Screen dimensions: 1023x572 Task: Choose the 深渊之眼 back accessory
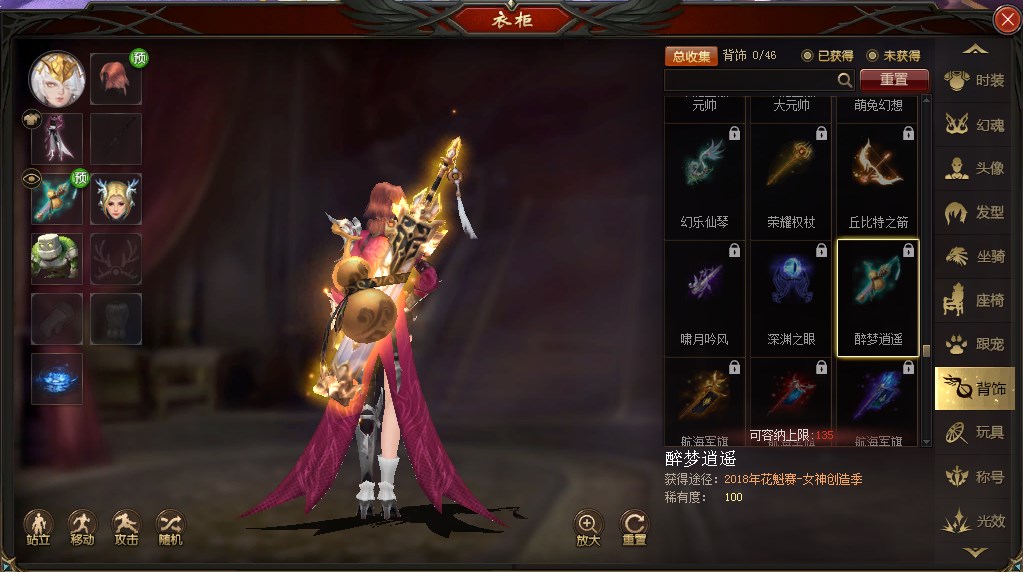point(791,297)
